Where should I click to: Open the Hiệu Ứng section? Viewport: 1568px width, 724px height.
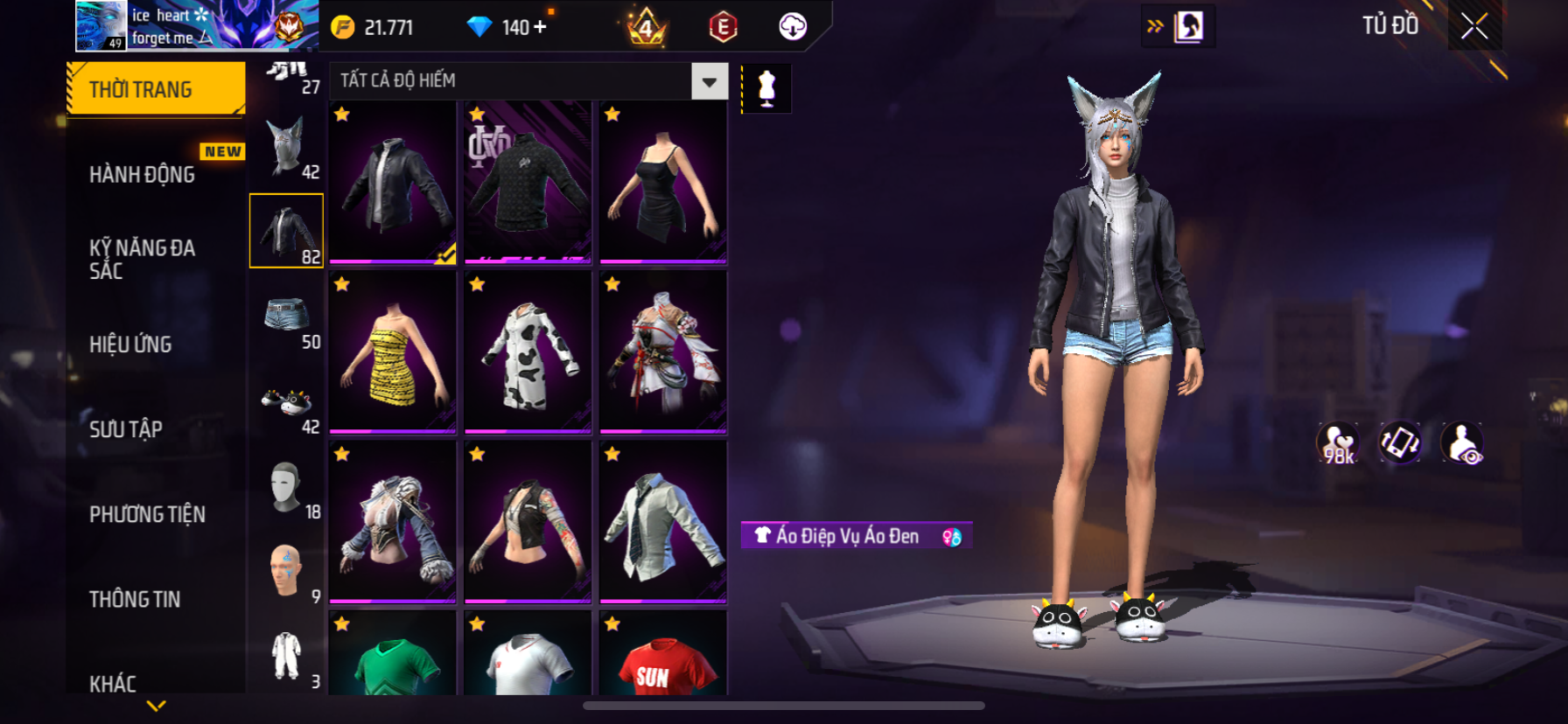(130, 345)
